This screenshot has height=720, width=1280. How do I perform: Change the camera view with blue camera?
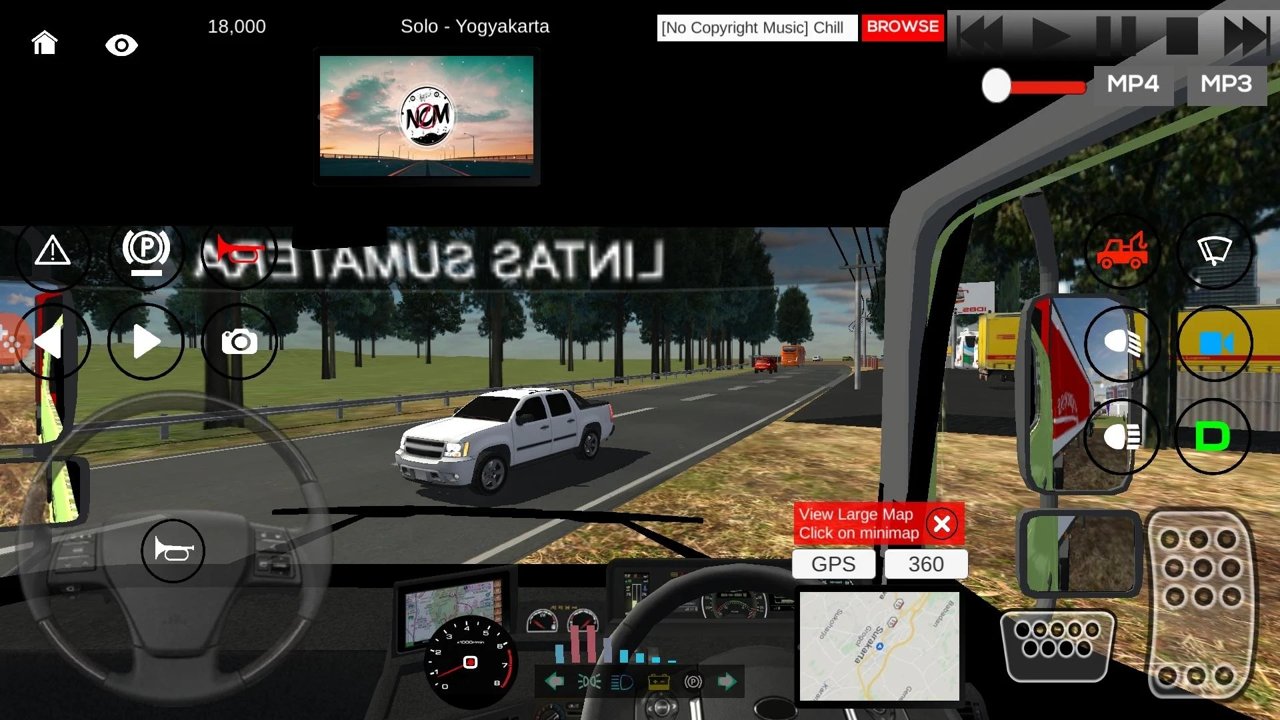click(x=1214, y=344)
